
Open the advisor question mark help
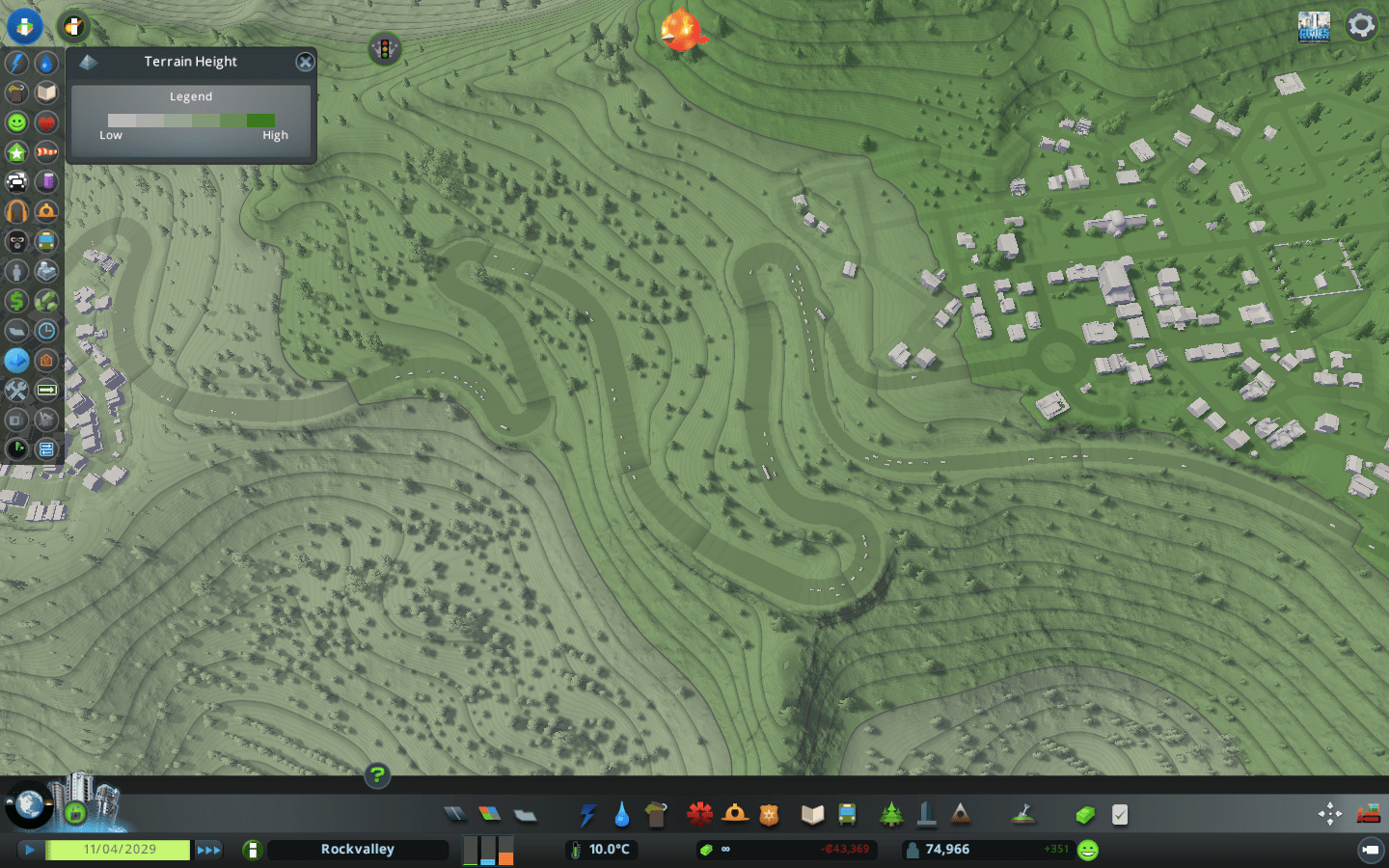376,776
